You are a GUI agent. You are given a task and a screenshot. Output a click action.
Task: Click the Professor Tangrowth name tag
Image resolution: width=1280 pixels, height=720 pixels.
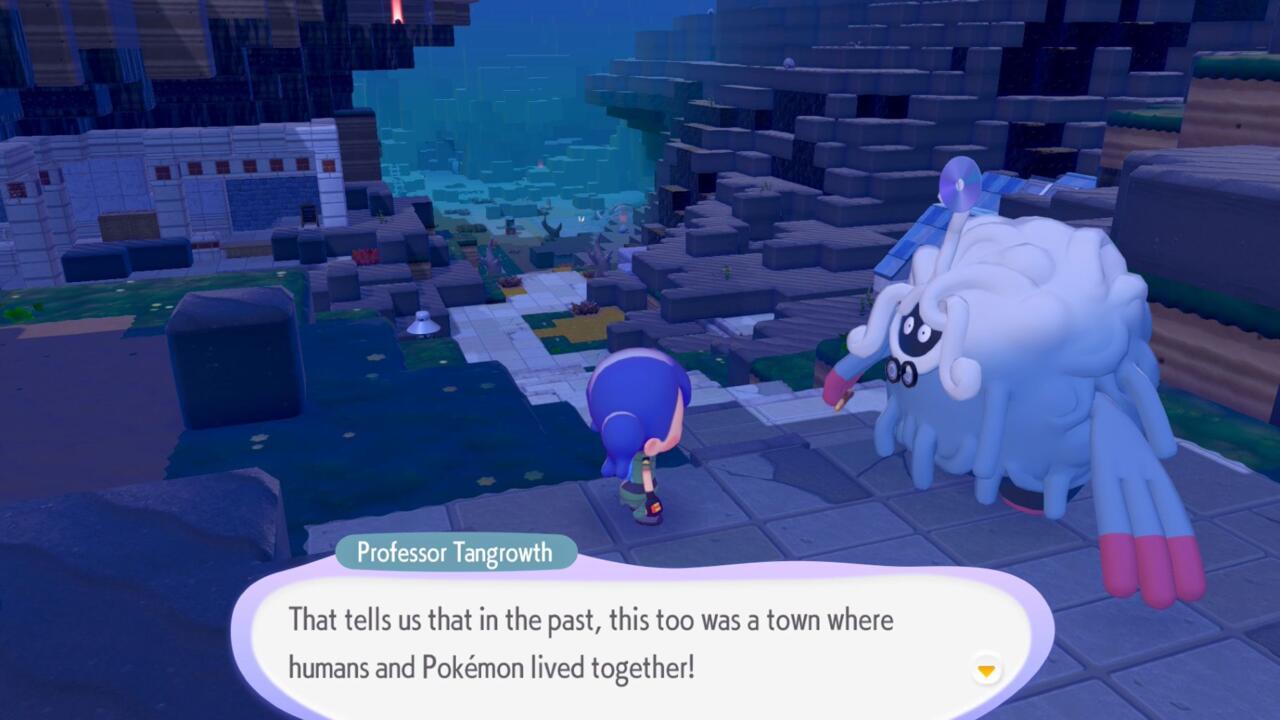click(x=455, y=552)
